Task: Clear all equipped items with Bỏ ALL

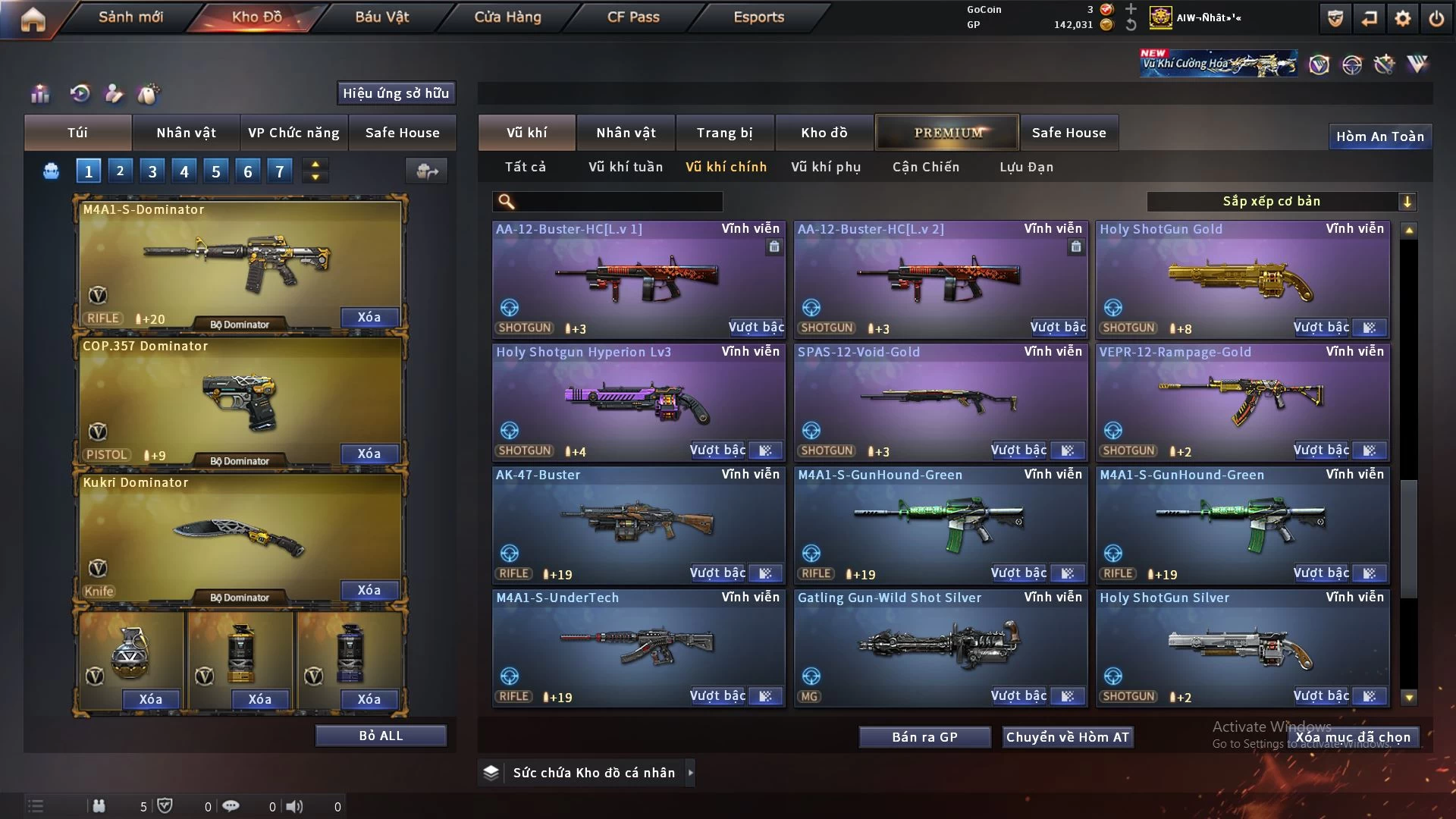Action: (381, 736)
